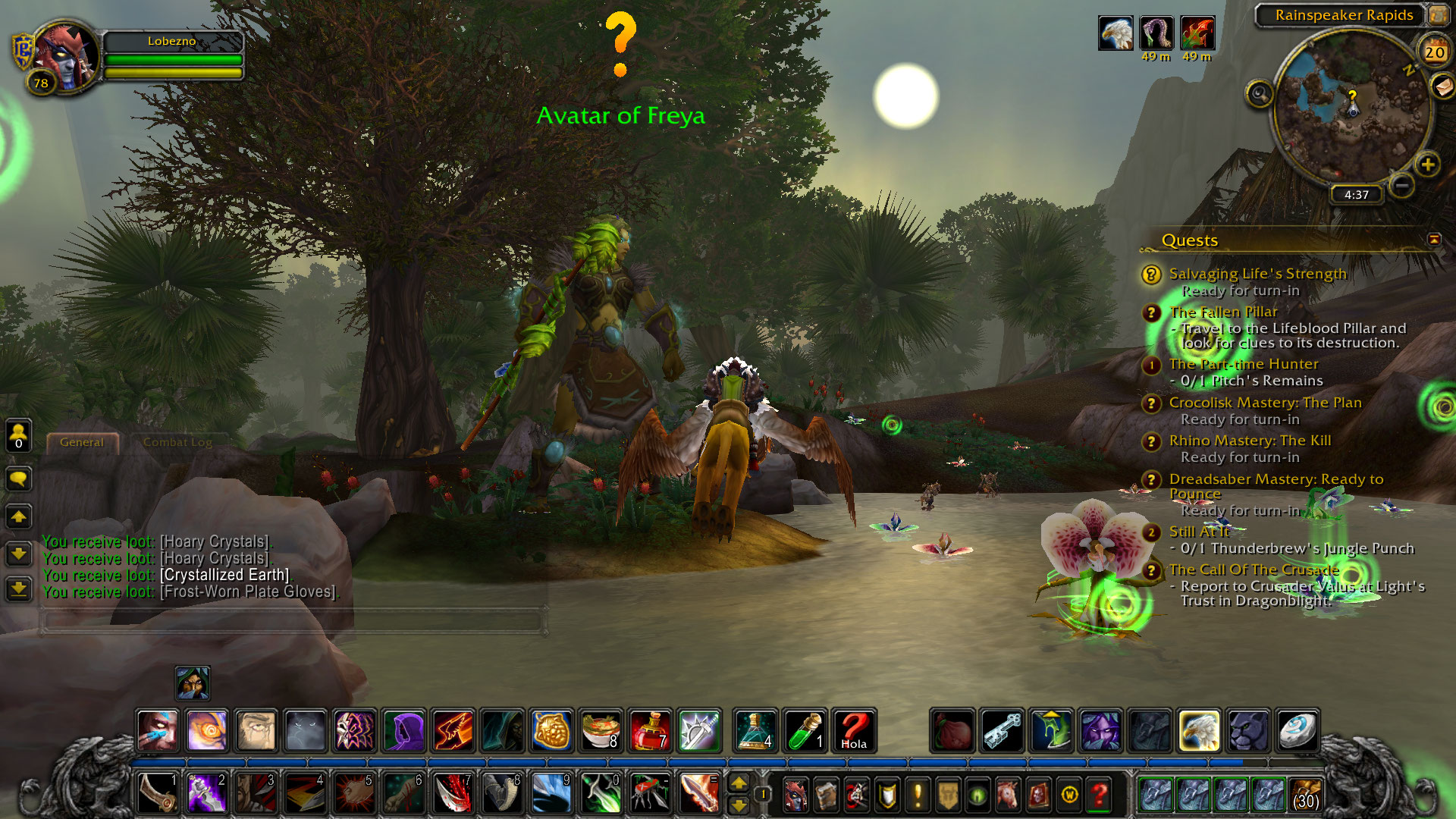The width and height of the screenshot is (1456, 819).
Task: Open the General chat tab
Action: pyautogui.click(x=82, y=442)
